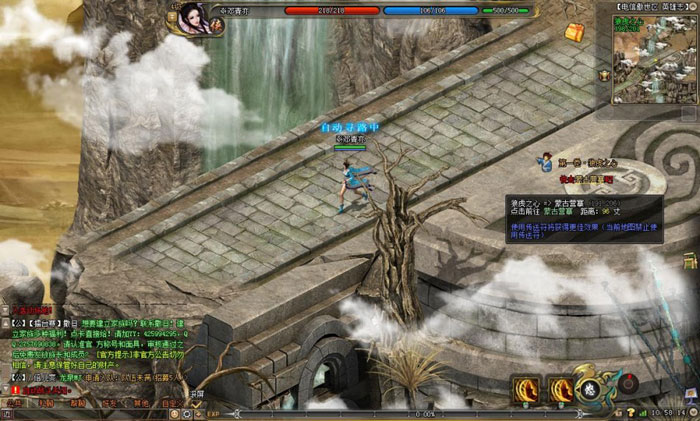The height and width of the screenshot is (421, 700).
Task: Open the golden gift box icon
Action: (573, 32)
